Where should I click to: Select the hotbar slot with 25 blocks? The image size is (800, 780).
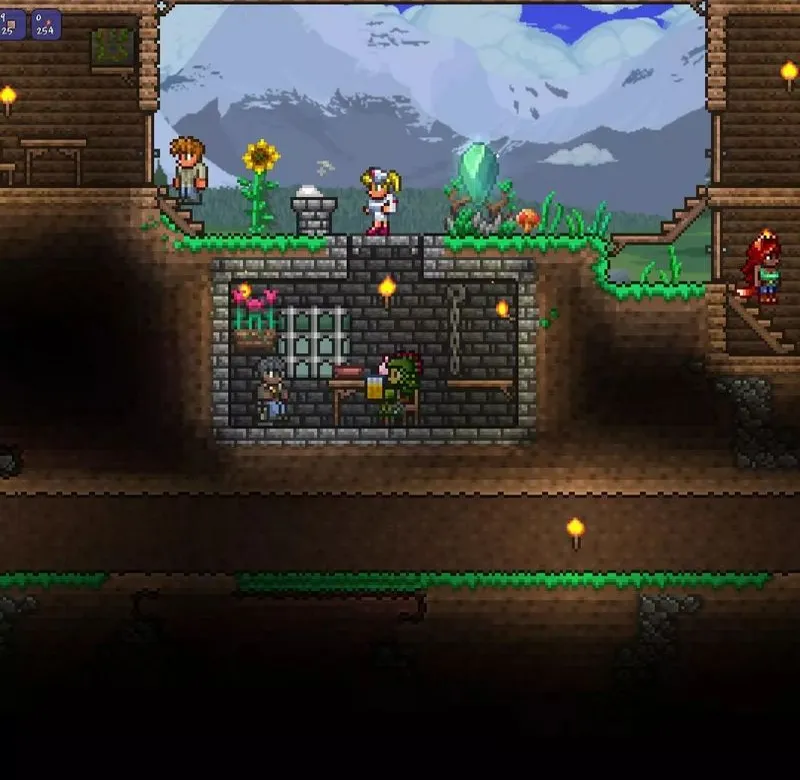12,23
